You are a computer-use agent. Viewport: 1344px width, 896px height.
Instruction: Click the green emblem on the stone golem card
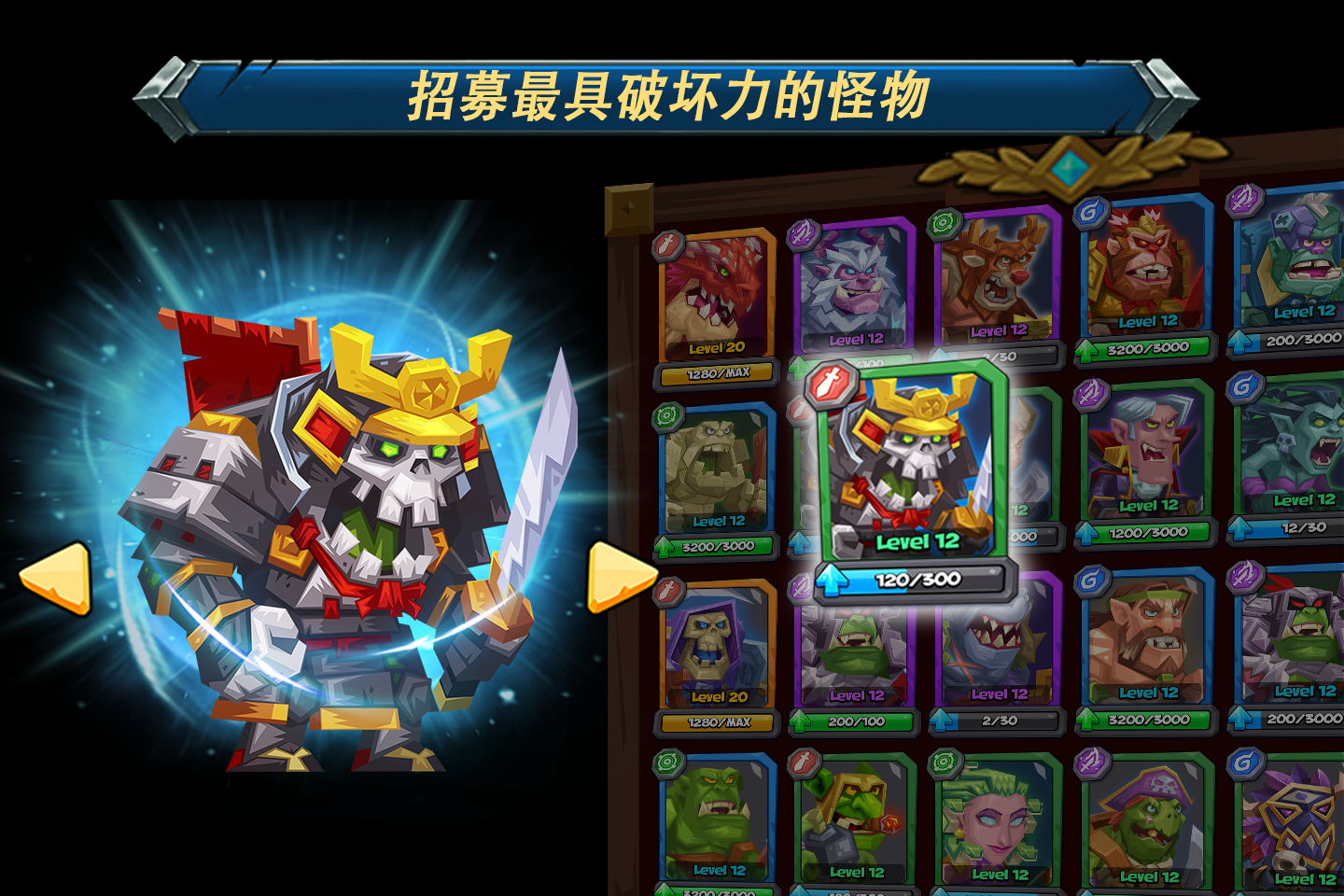[x=666, y=414]
